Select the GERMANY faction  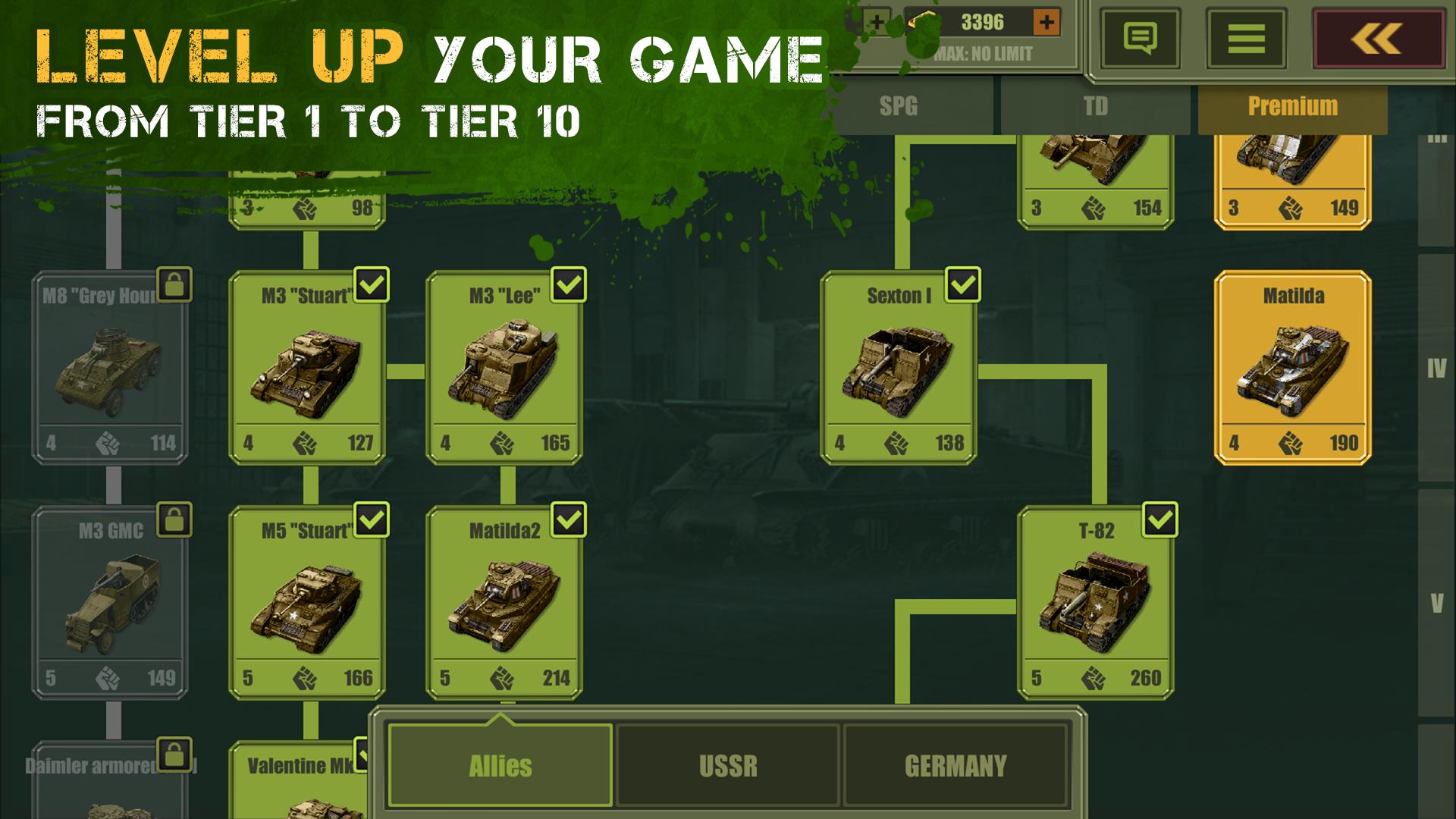pos(956,765)
